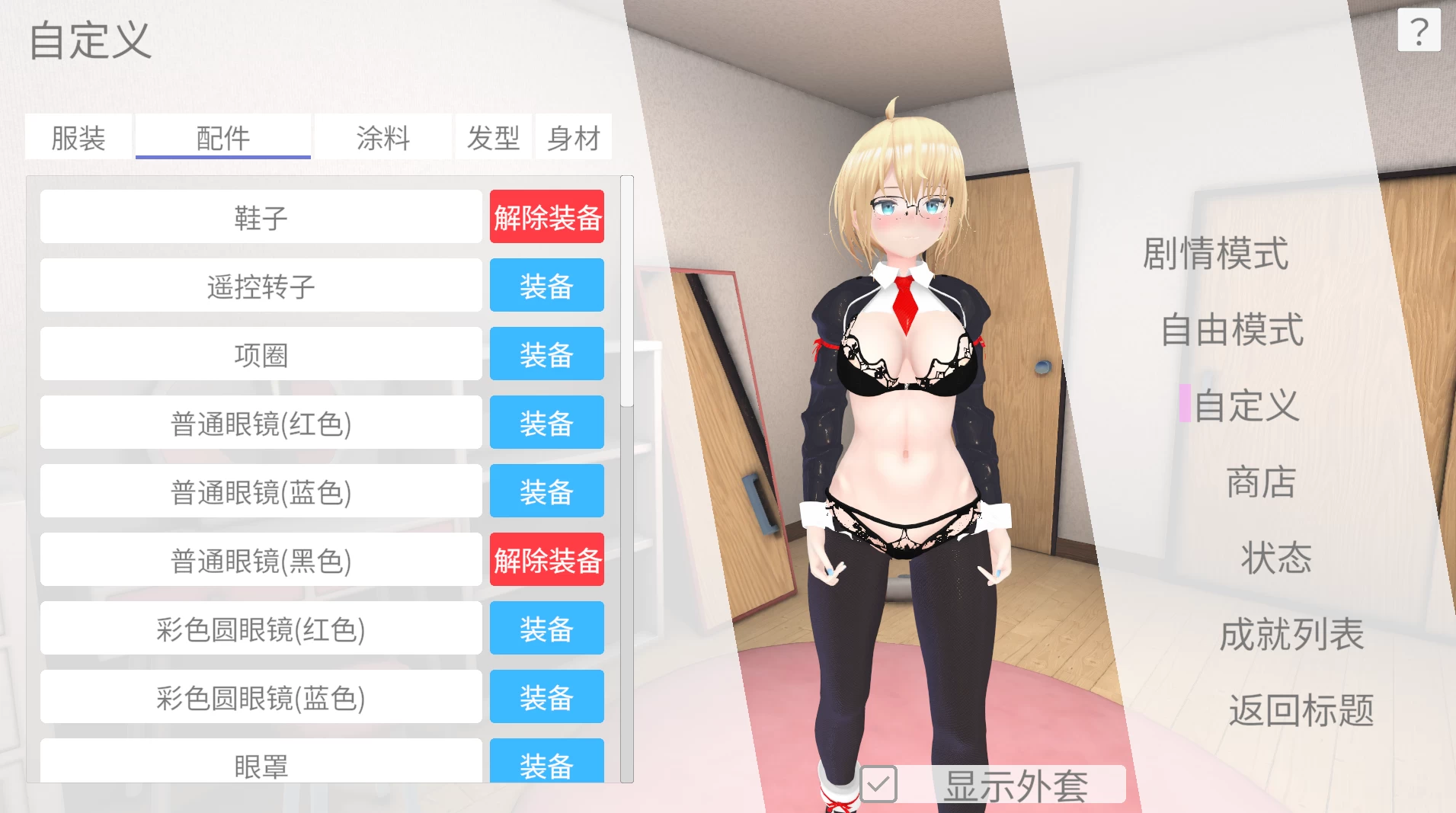This screenshot has width=1456, height=813.
Task: Switch to the 涂料 paint tab
Action: (x=382, y=137)
